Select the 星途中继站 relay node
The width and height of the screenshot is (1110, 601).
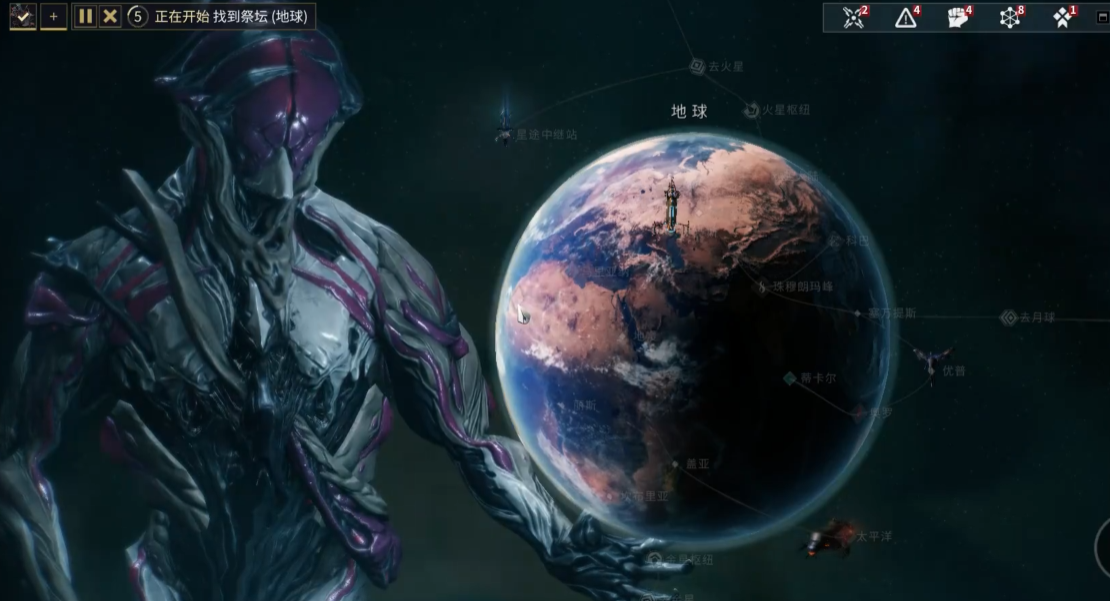coord(505,133)
